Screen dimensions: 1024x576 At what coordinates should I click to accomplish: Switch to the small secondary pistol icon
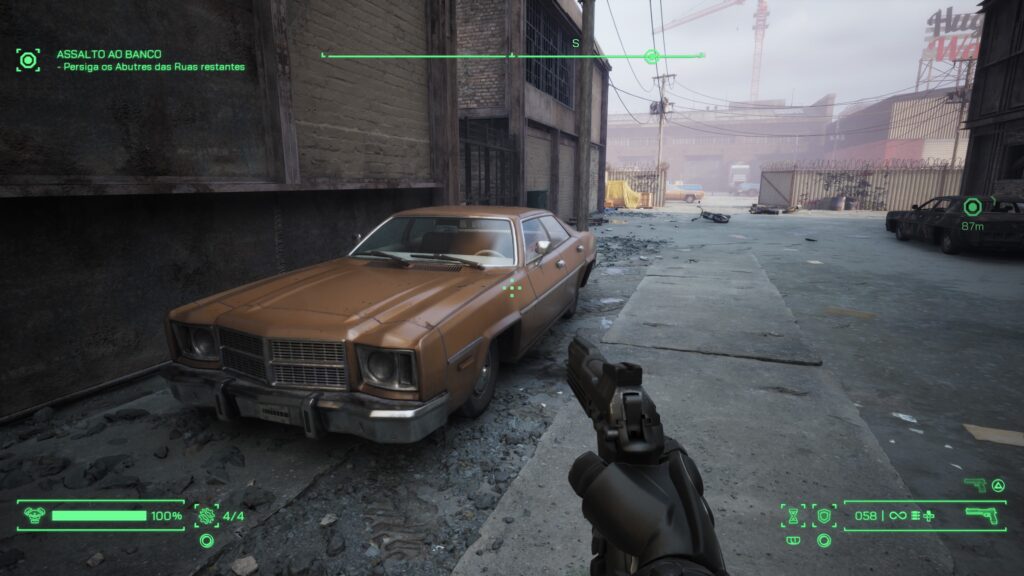(973, 484)
